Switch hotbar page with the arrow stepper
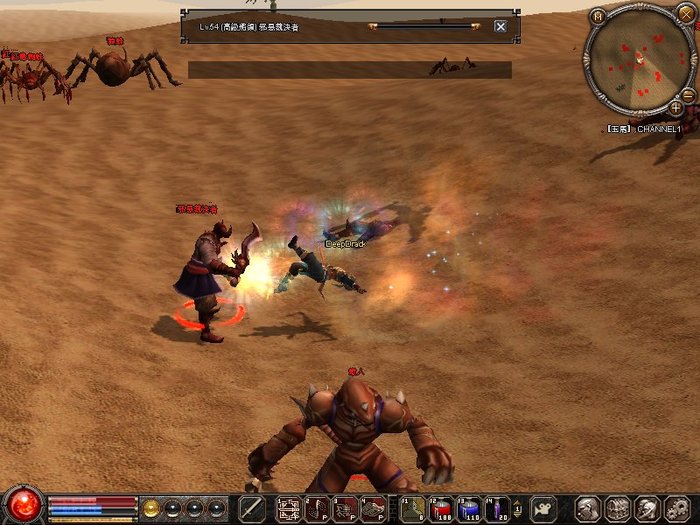The image size is (700, 525). coord(518,509)
